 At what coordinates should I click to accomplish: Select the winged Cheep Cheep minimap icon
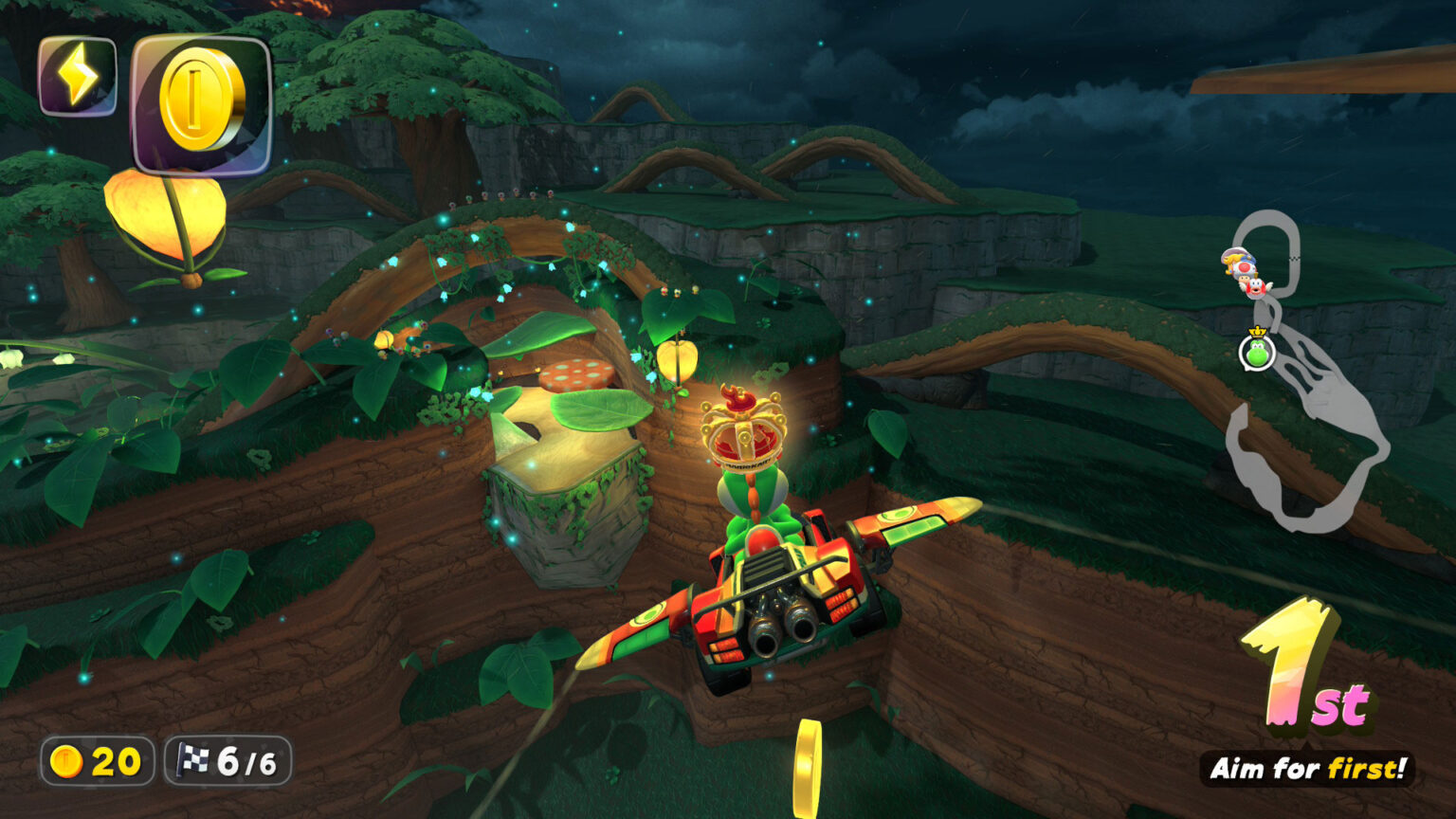1258,289
